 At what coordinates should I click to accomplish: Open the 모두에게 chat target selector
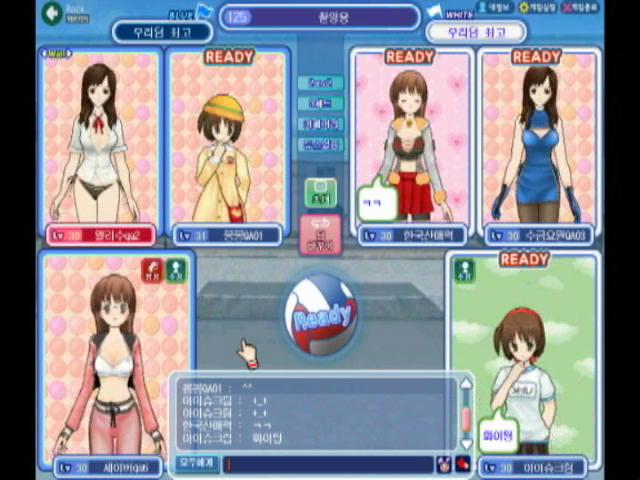(x=196, y=464)
